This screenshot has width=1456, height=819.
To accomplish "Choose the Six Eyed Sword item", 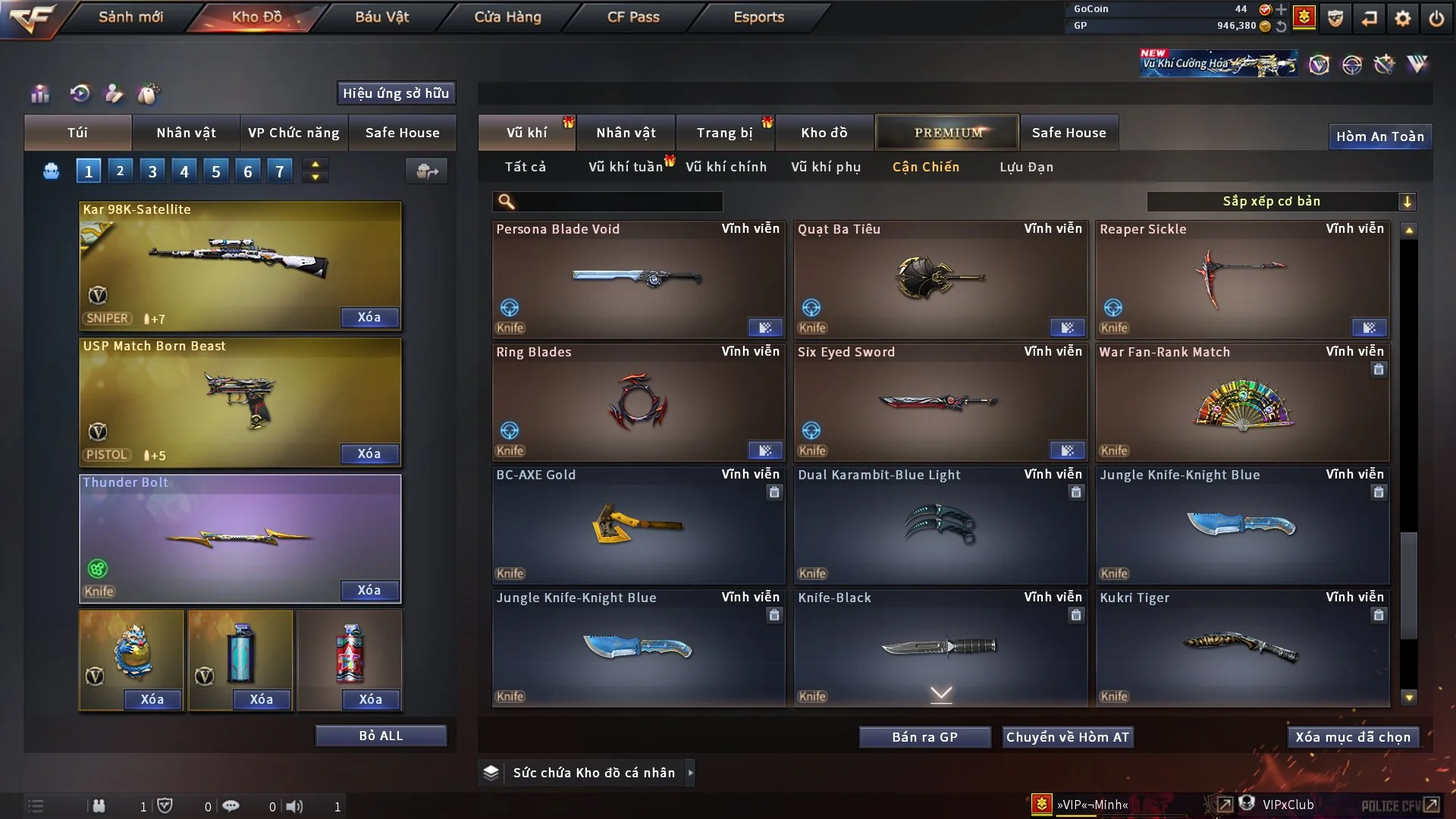I will pos(940,402).
